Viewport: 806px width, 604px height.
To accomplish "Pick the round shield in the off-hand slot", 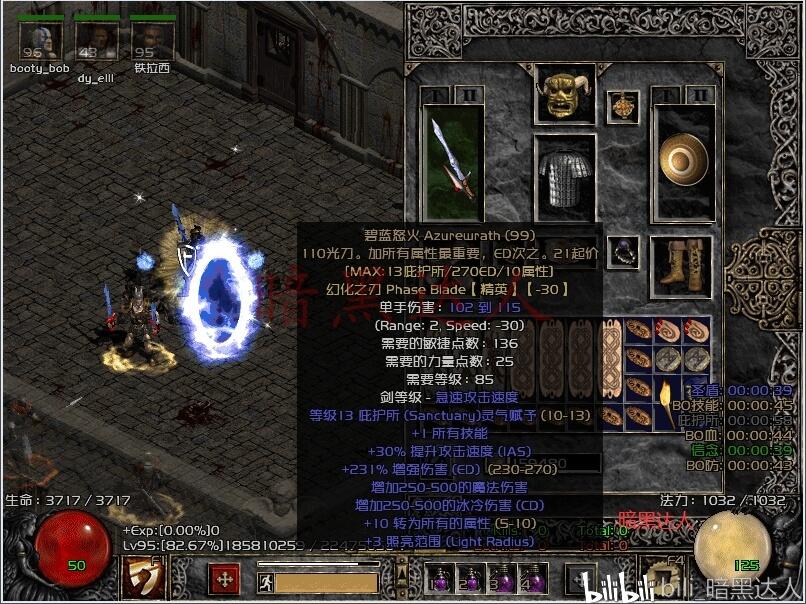I will click(682, 160).
